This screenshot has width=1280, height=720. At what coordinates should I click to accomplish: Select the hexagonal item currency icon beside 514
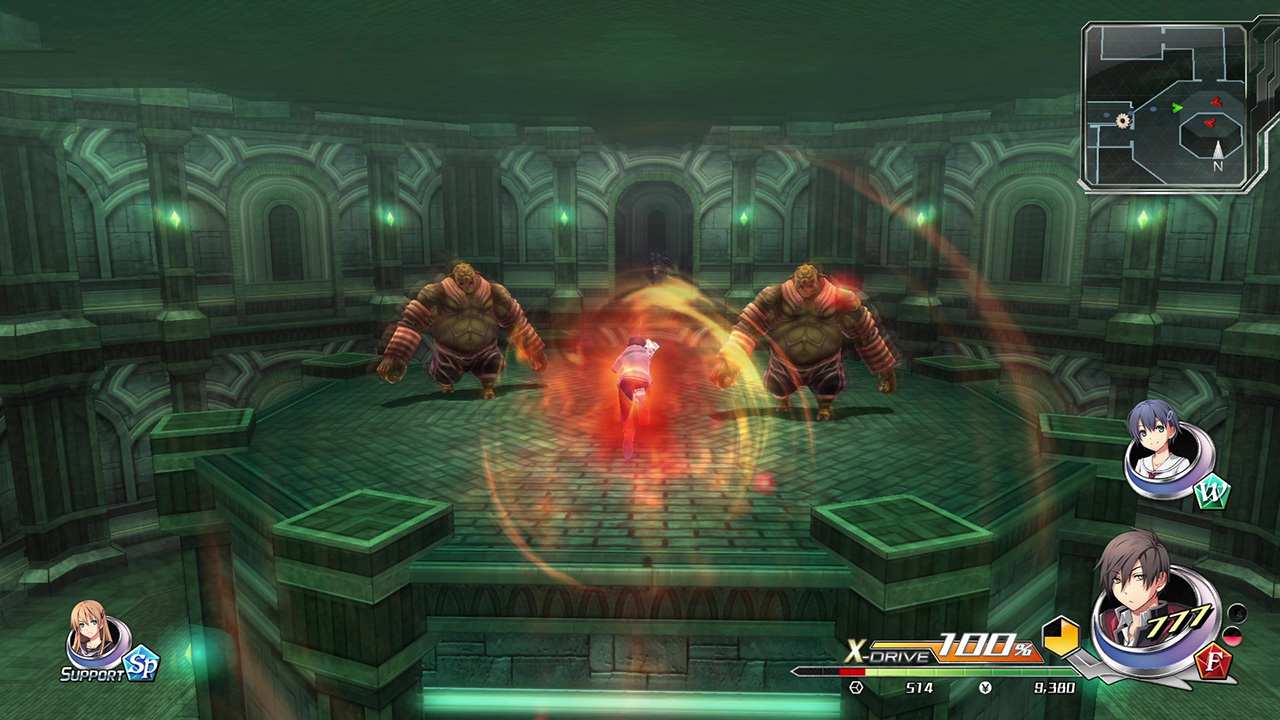point(855,686)
